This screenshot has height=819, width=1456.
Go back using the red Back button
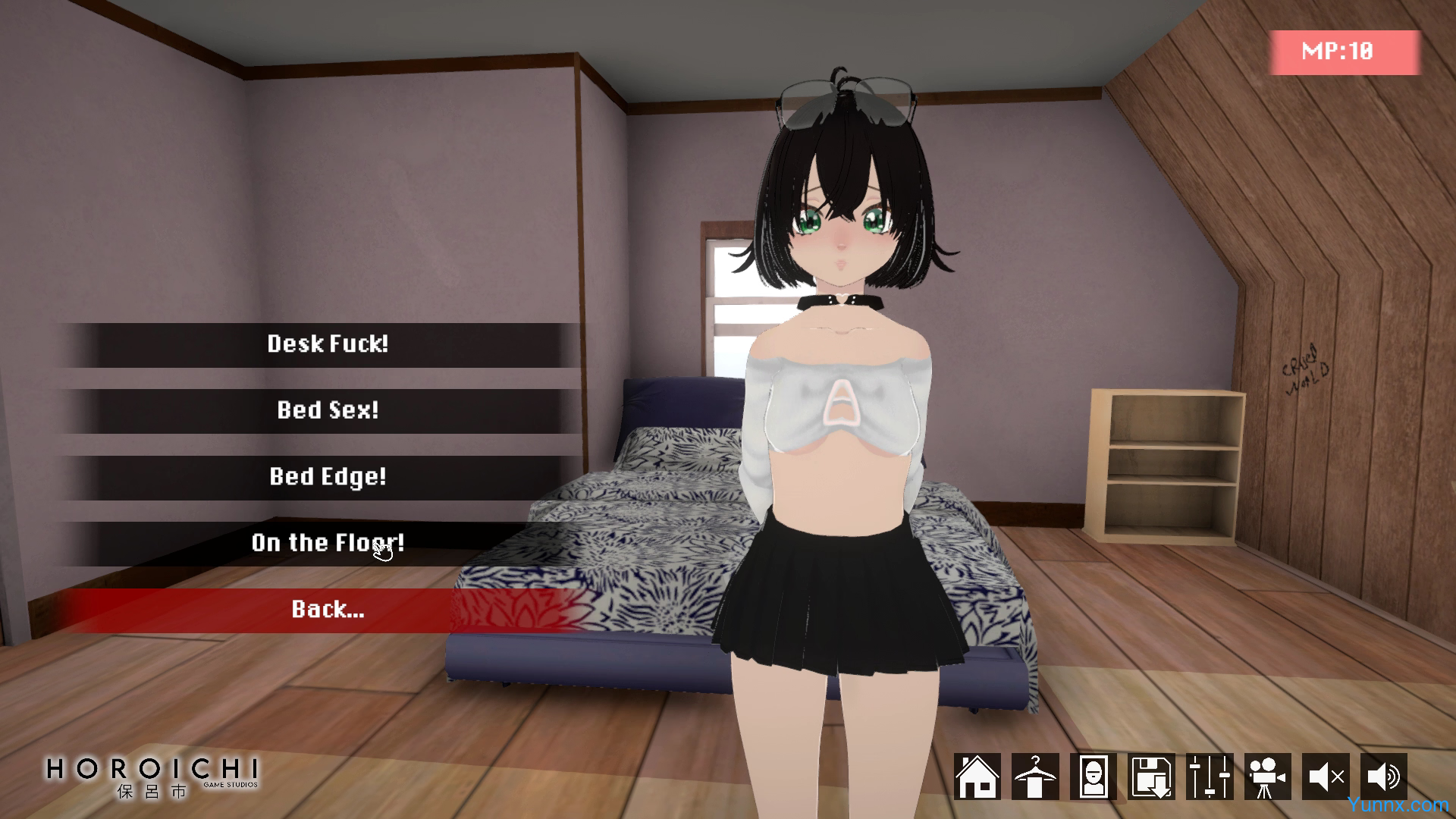pos(327,610)
